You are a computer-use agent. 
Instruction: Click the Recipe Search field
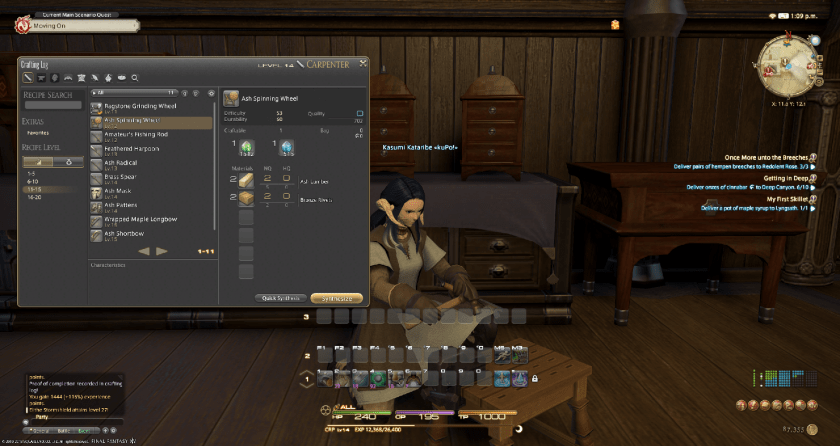click(x=52, y=105)
